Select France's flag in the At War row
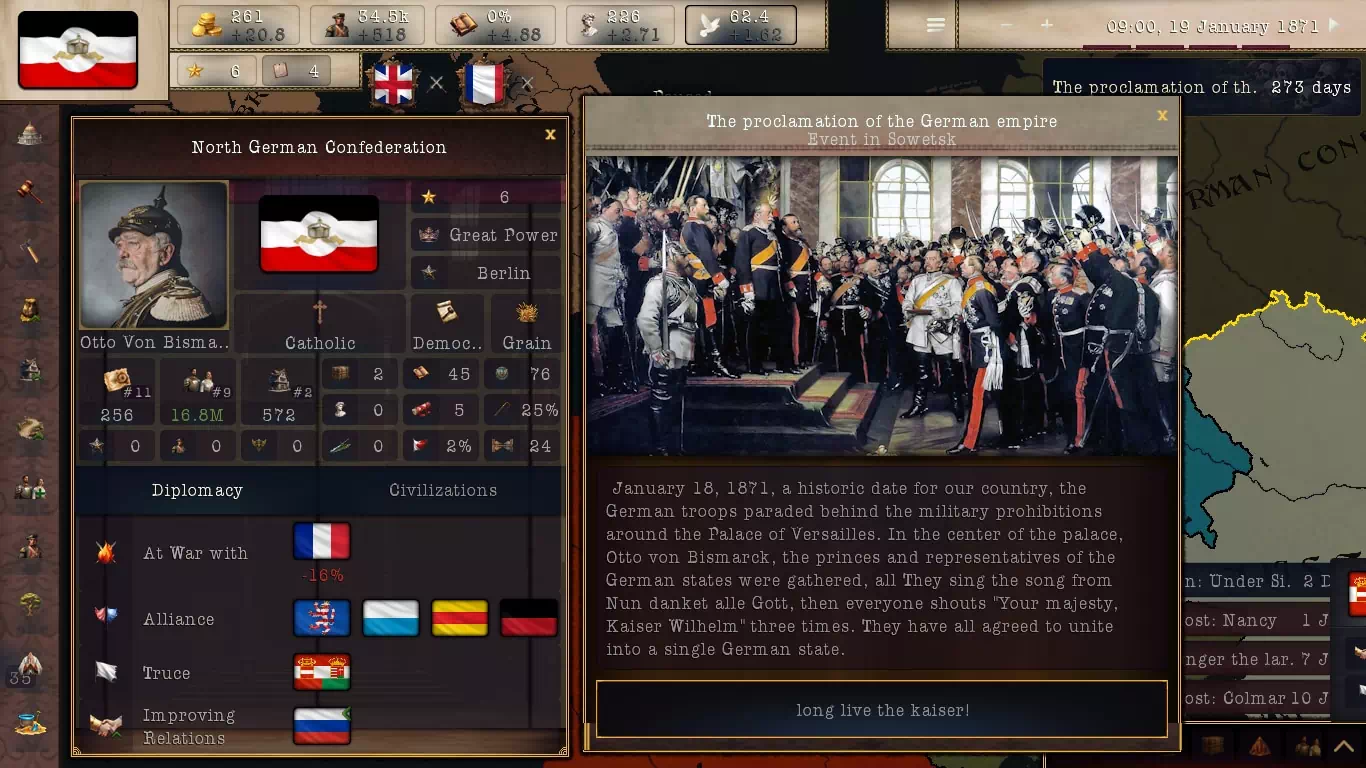Viewport: 1366px width, 768px height. pyautogui.click(x=322, y=541)
